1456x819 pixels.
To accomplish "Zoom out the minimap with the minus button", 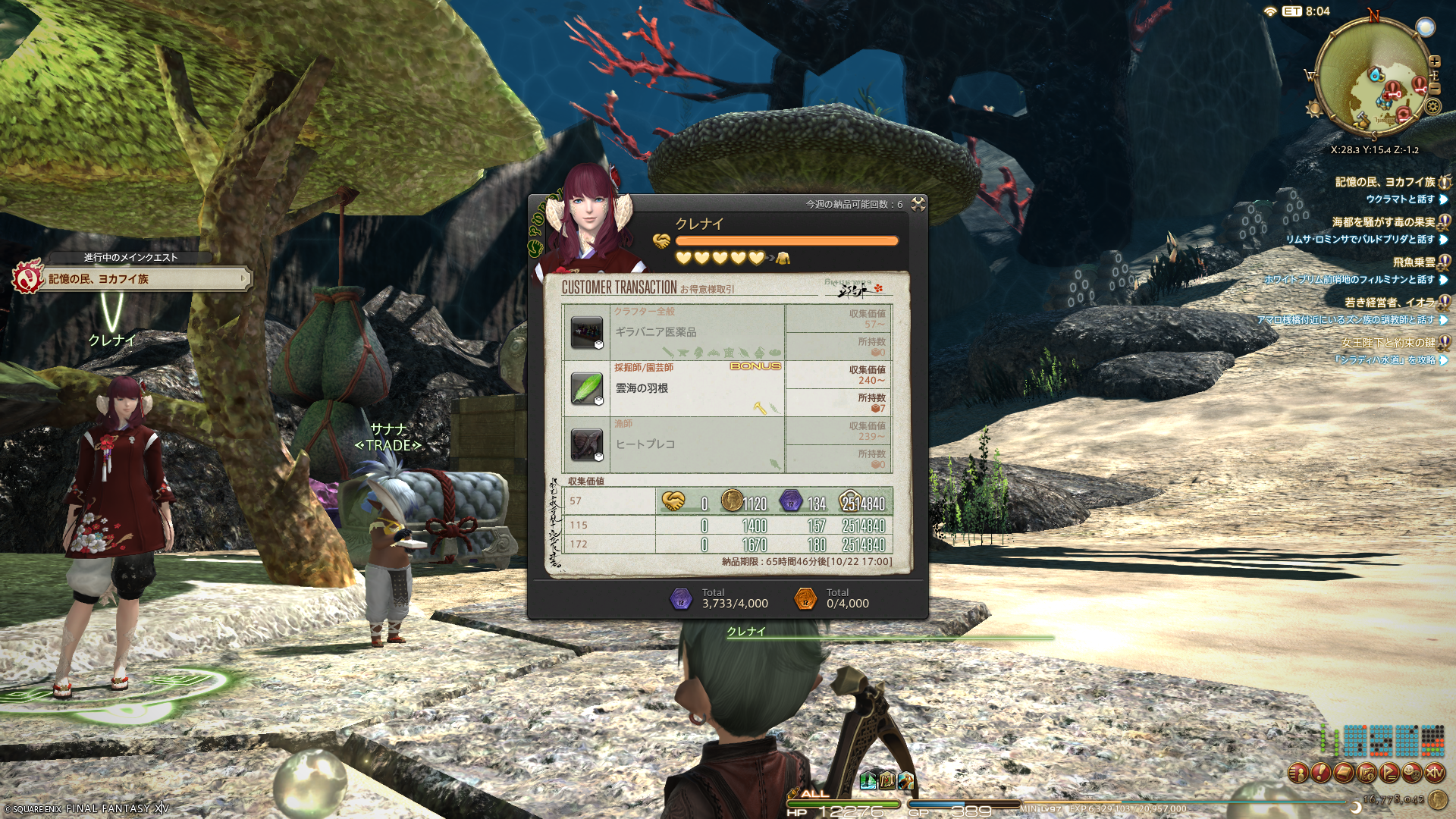I will point(1434,89).
